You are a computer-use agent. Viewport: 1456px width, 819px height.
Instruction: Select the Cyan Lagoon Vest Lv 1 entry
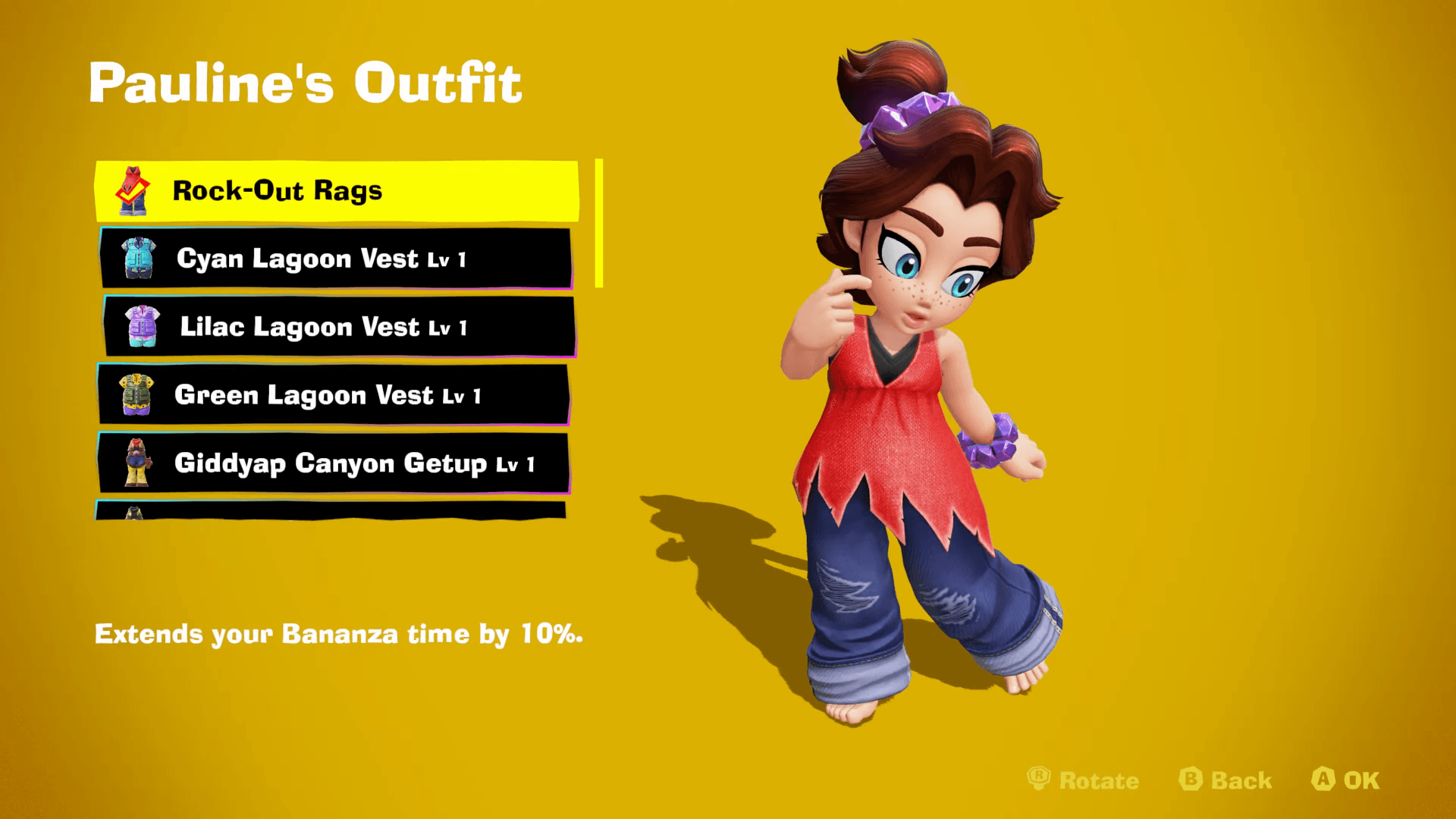[334, 258]
